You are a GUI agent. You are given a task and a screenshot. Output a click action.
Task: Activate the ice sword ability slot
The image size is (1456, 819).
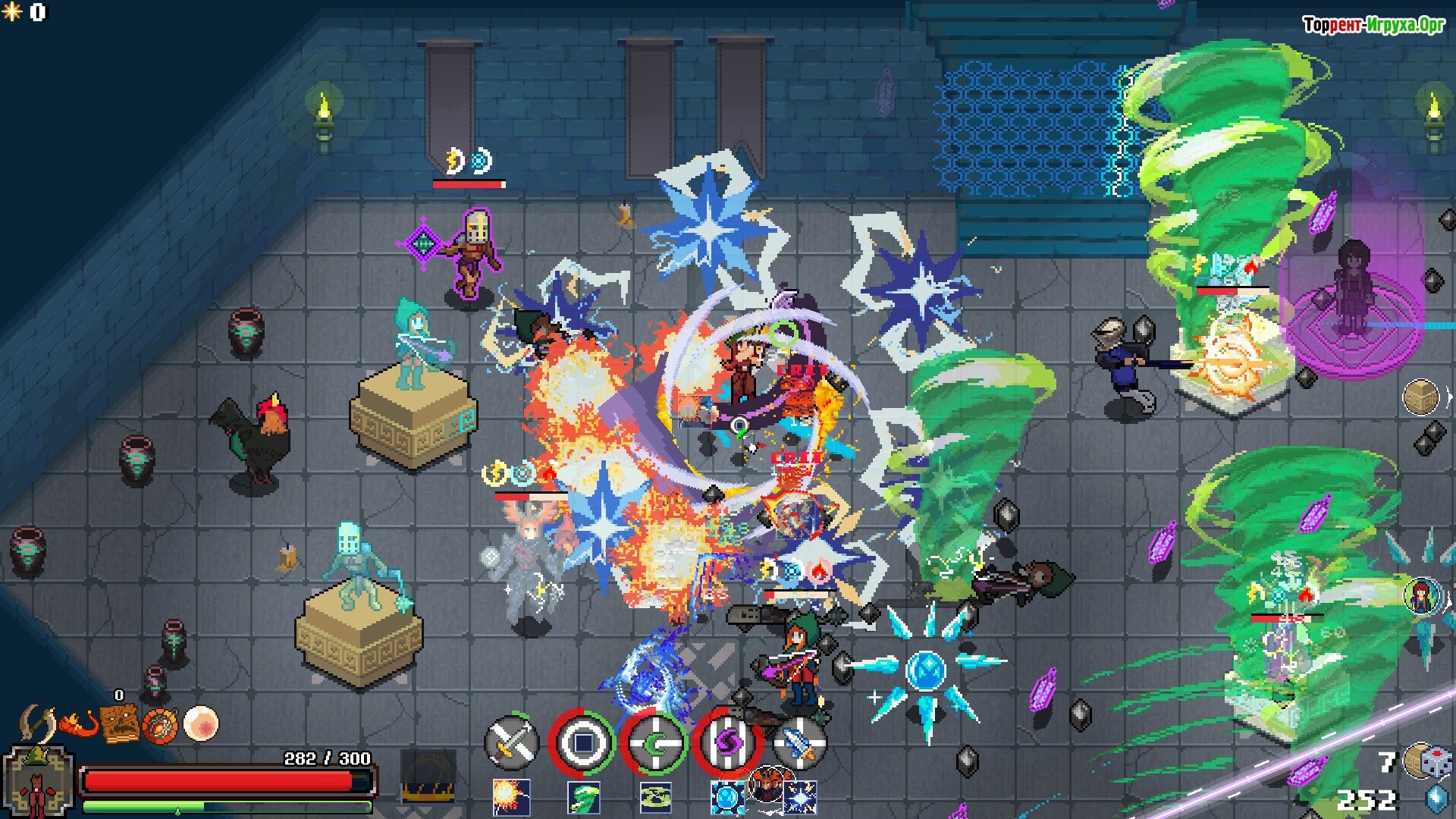(798, 742)
